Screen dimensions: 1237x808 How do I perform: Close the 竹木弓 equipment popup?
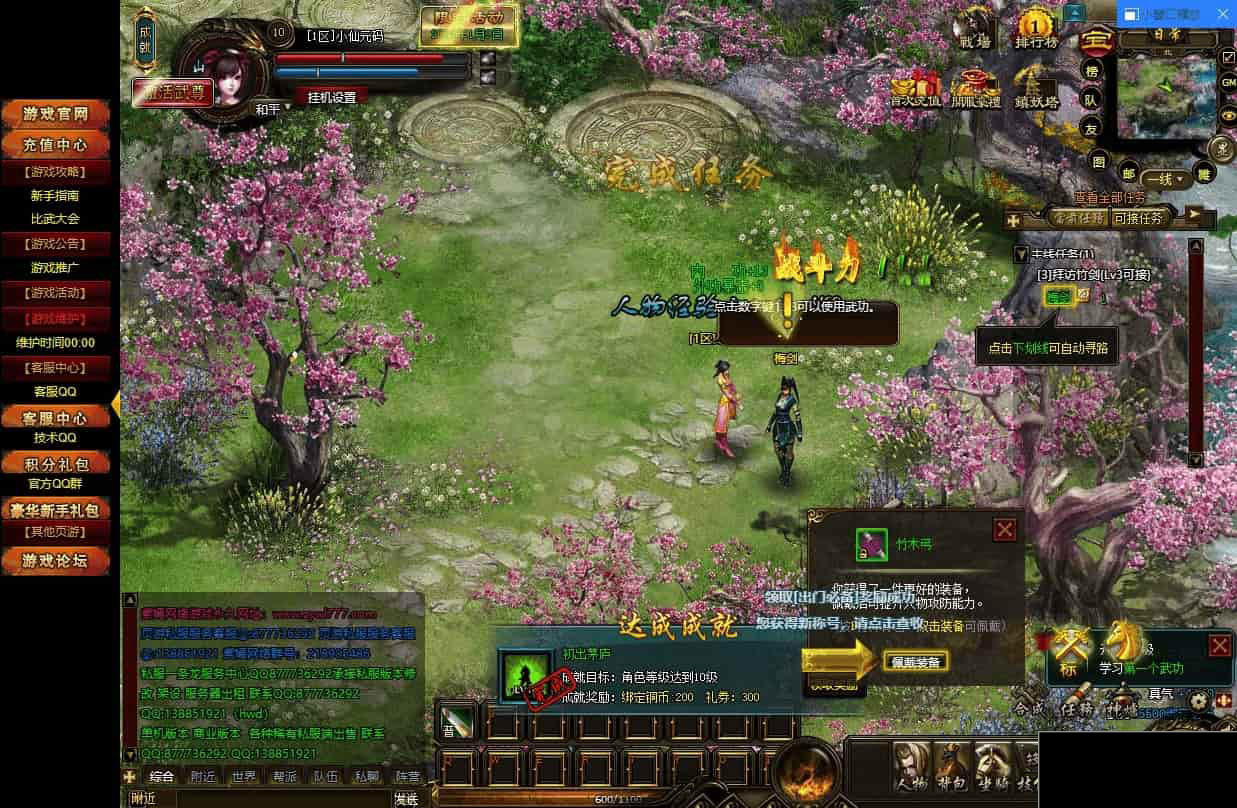[x=1005, y=530]
